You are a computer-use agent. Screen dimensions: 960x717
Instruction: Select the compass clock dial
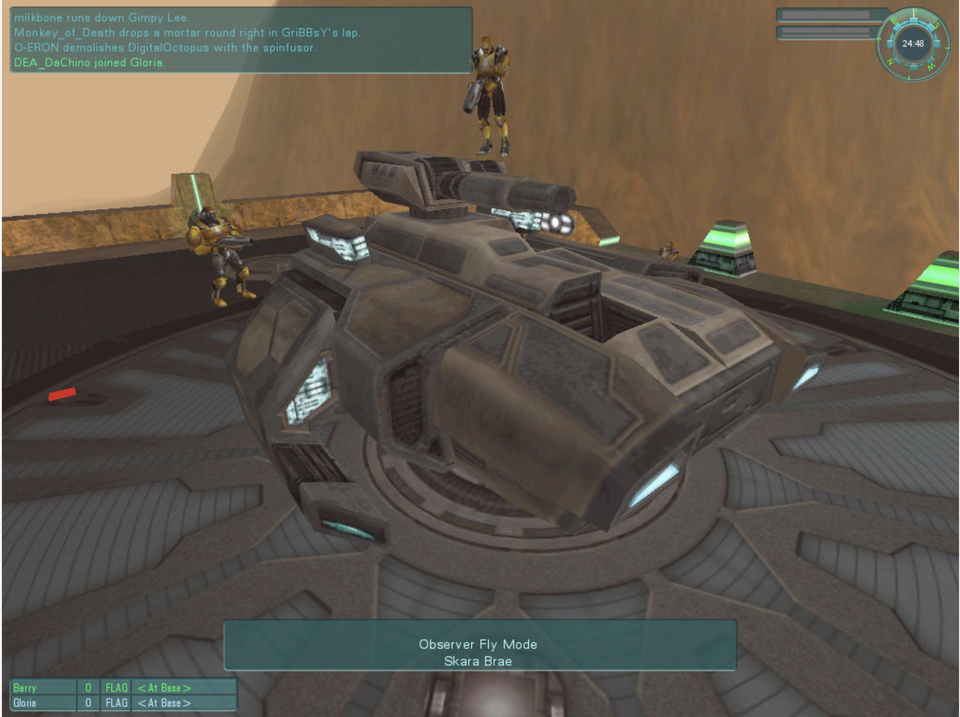(x=911, y=44)
